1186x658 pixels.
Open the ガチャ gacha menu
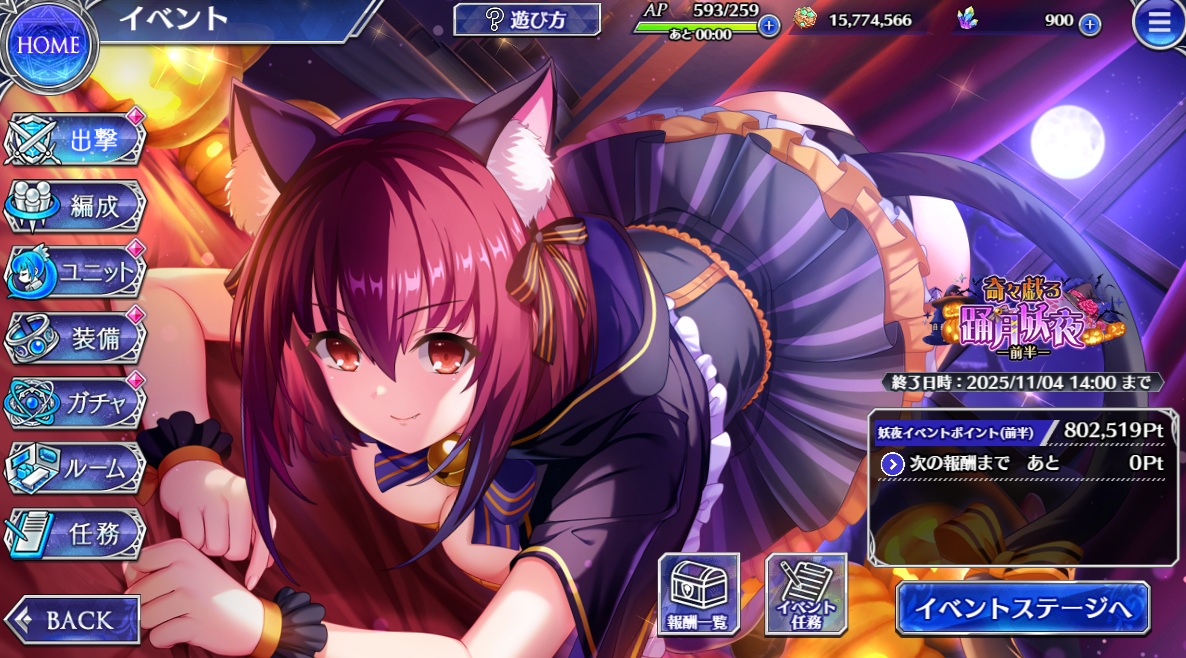[76, 403]
